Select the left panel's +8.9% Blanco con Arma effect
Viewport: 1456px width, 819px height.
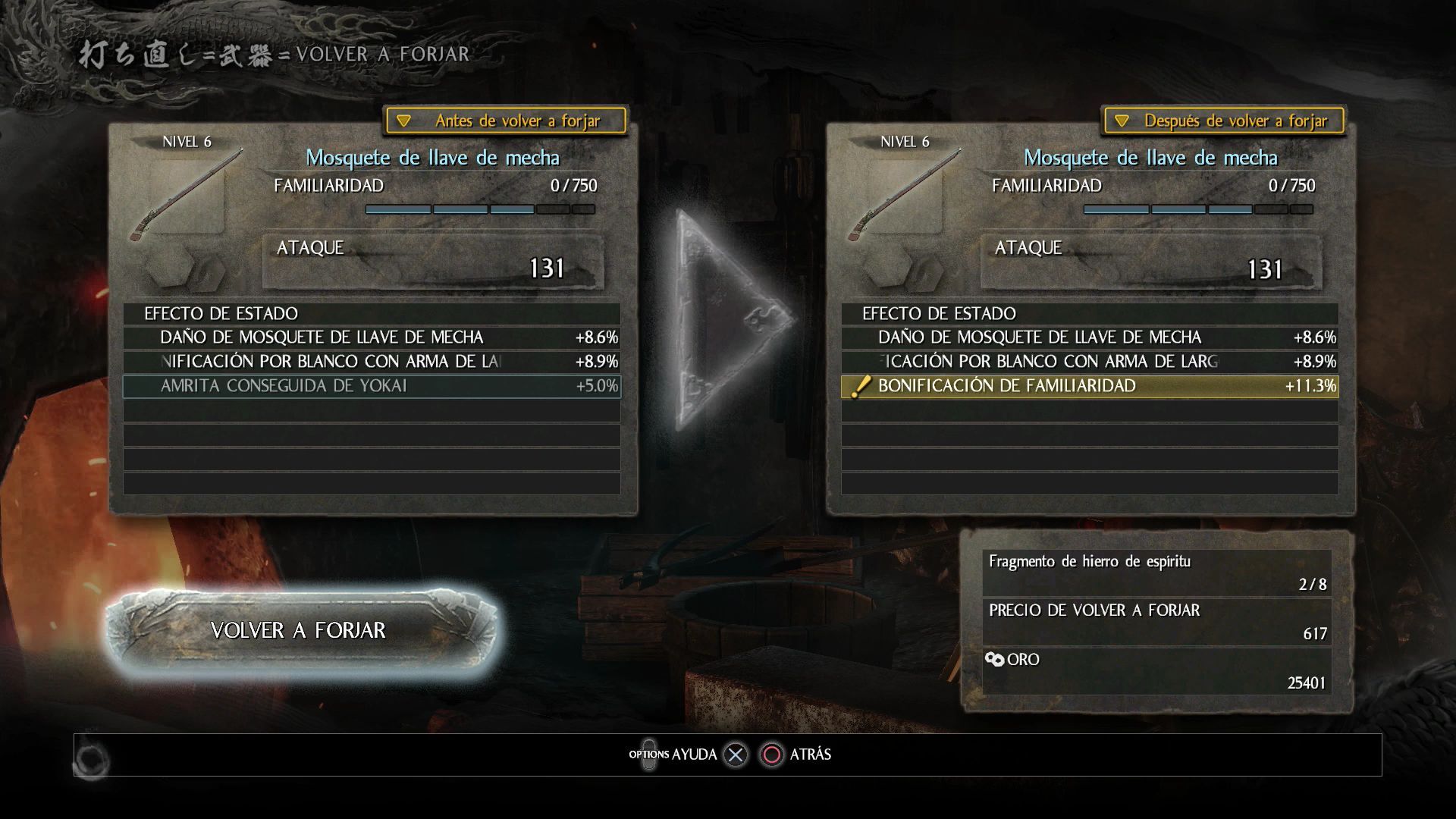pos(372,362)
